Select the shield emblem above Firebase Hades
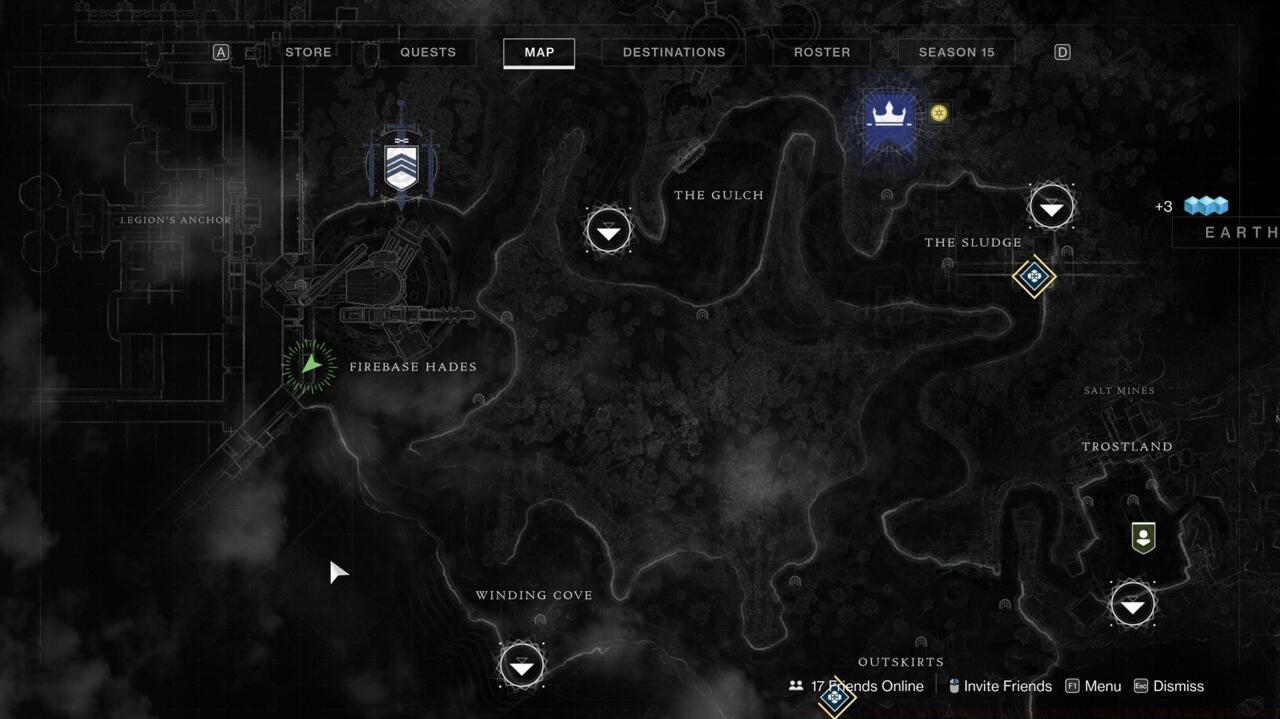1280x719 pixels. [401, 162]
